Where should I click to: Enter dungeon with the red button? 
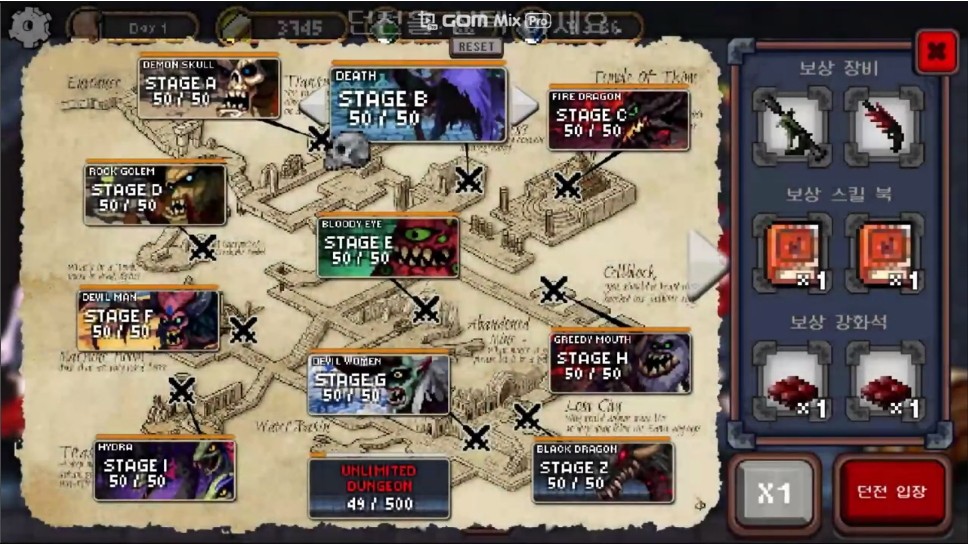(x=890, y=493)
